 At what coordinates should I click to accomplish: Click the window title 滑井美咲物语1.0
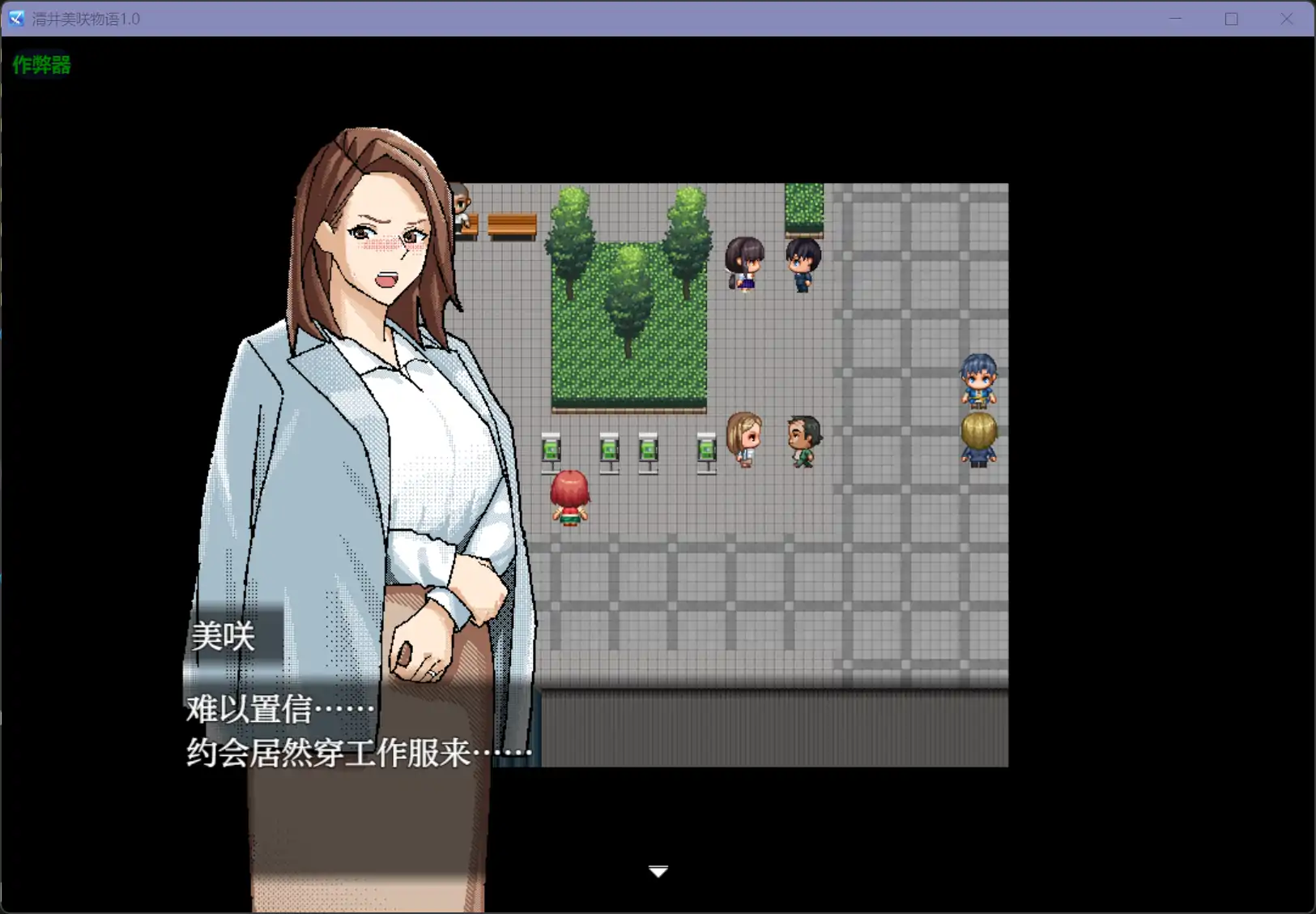(85, 18)
